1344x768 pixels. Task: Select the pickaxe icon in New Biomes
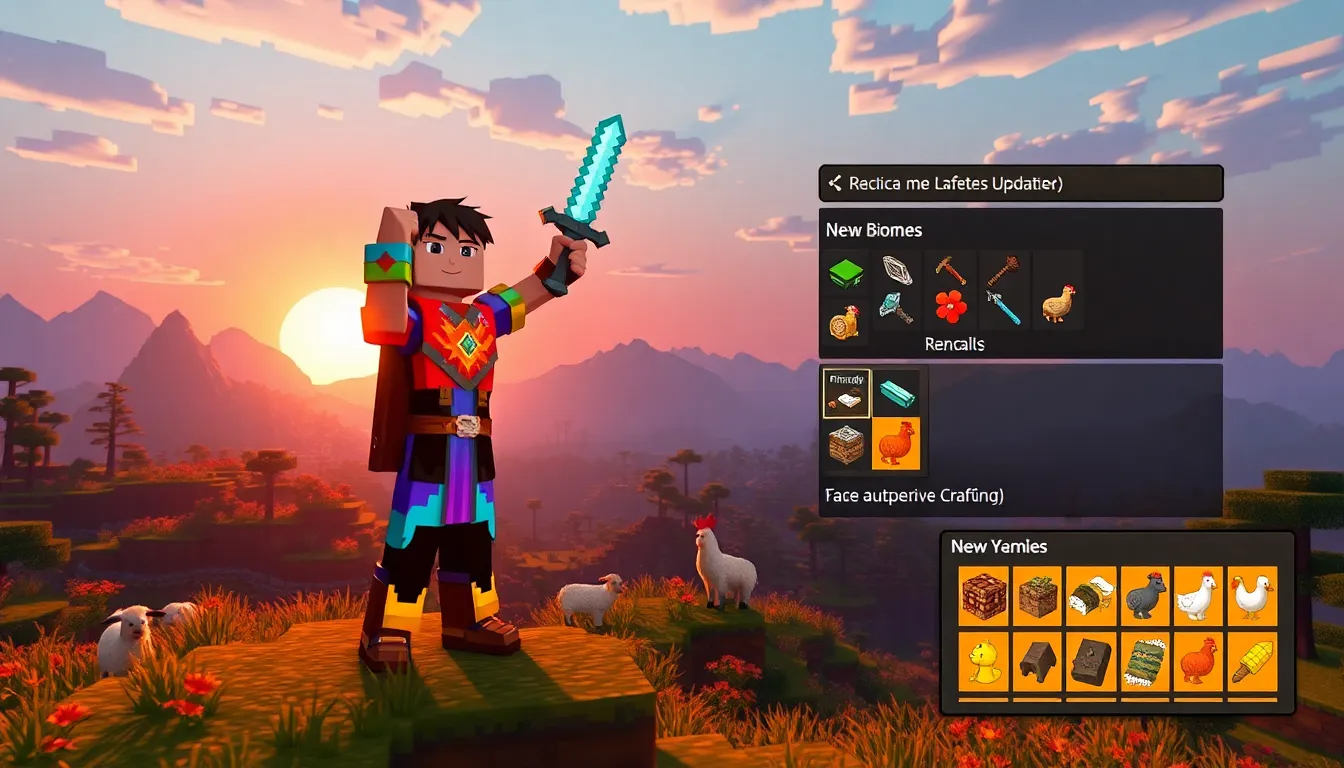pos(950,271)
